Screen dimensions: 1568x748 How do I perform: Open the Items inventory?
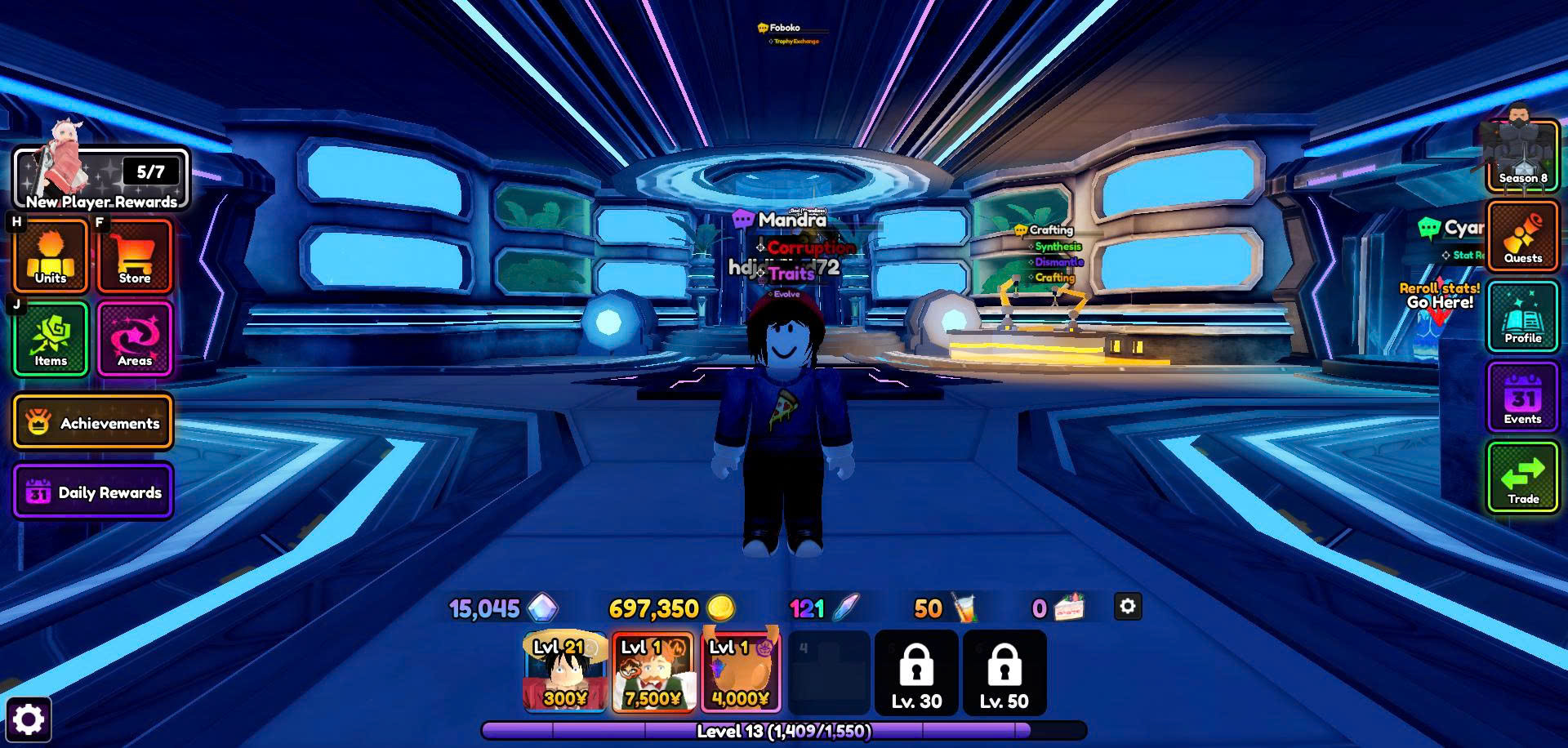[51, 339]
